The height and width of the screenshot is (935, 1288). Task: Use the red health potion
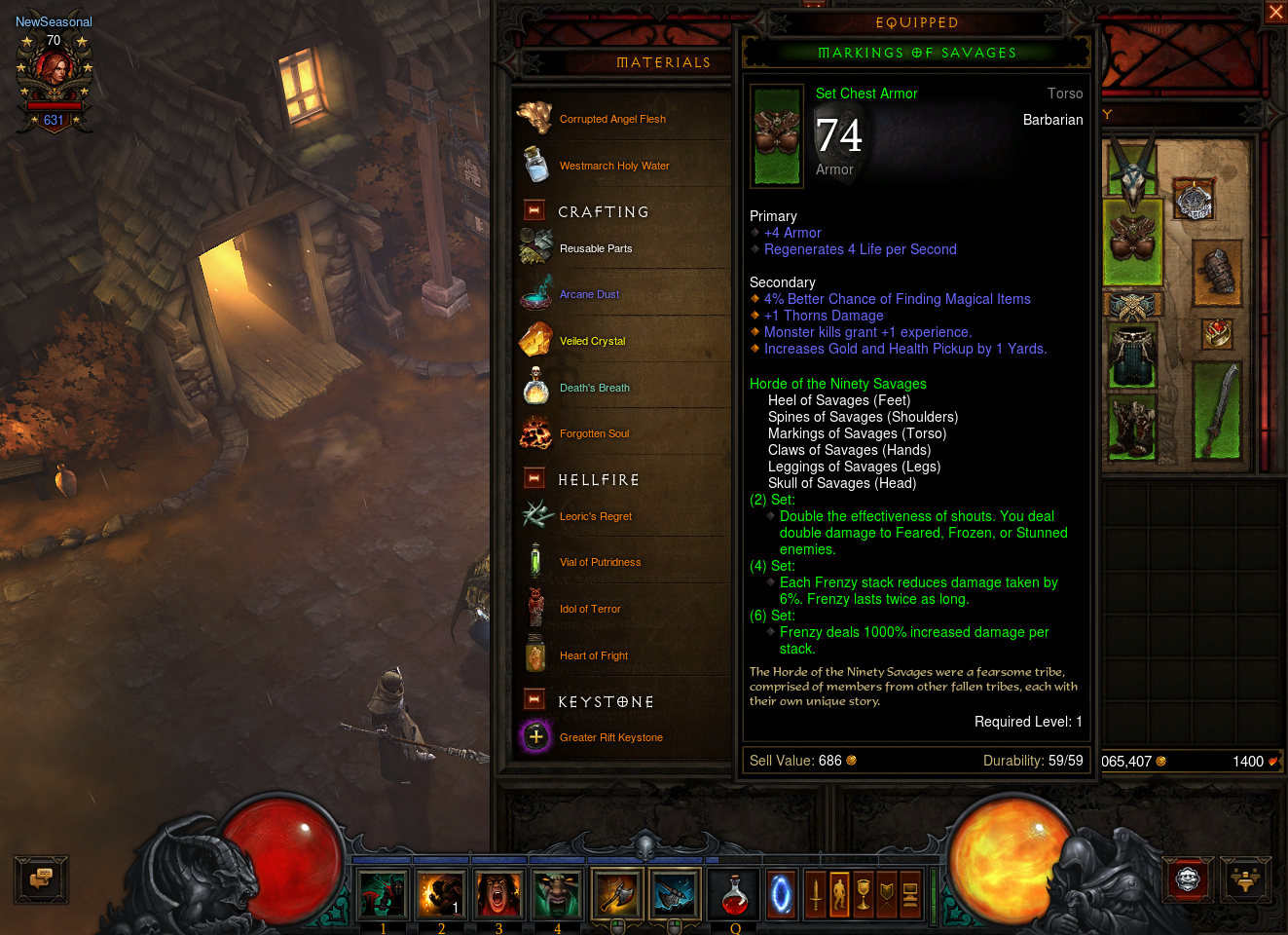[x=735, y=894]
